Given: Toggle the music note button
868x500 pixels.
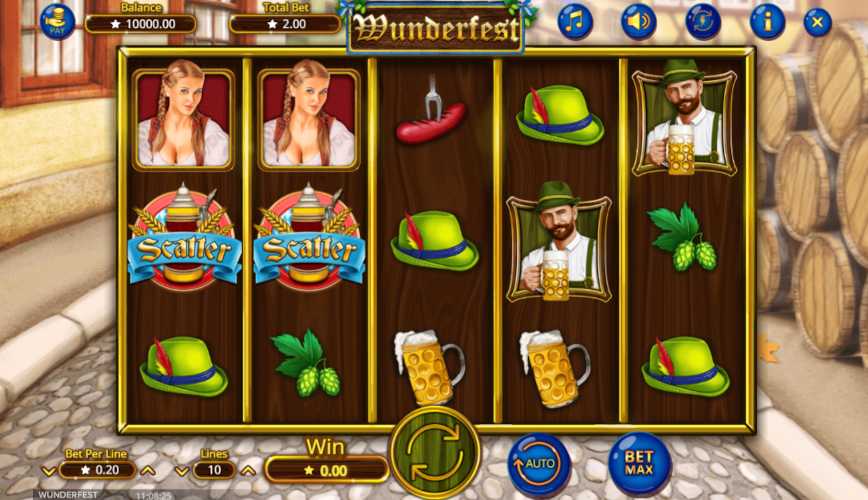Looking at the screenshot, I should [x=575, y=21].
